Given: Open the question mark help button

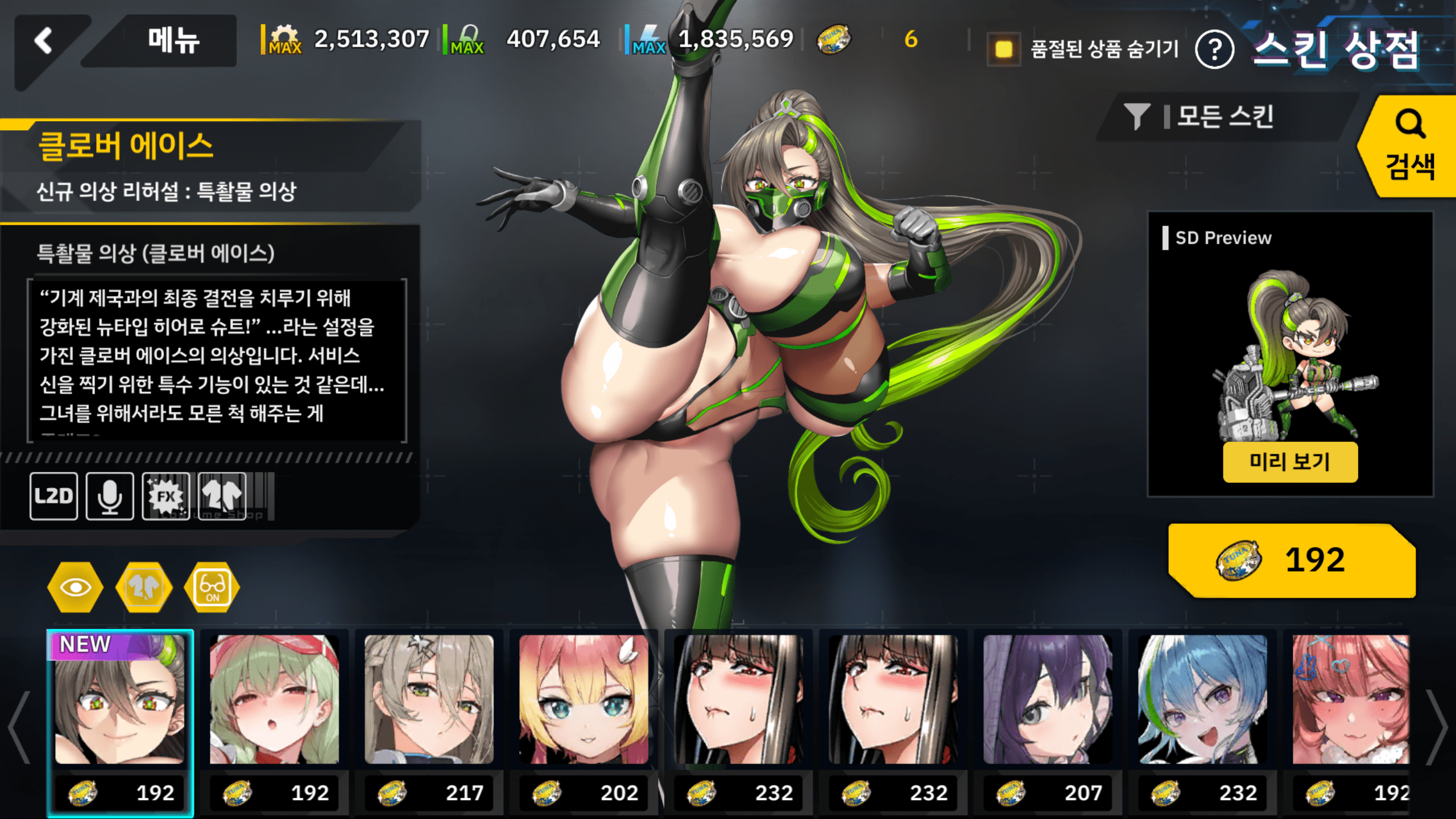Looking at the screenshot, I should tap(1214, 50).
